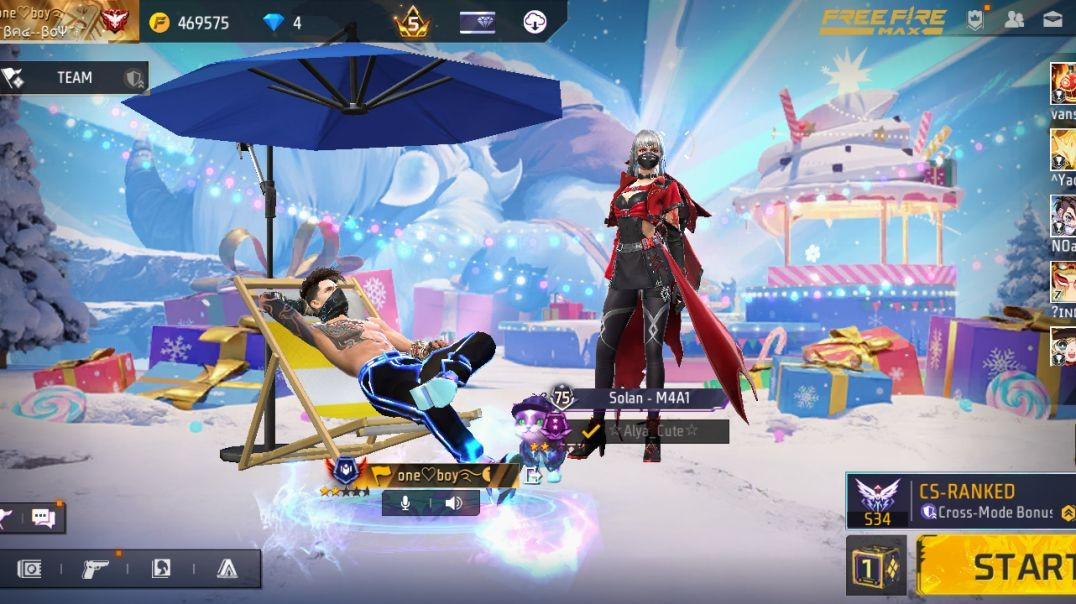The width and height of the screenshot is (1076, 604).
Task: Open the friends list icon
Action: point(1014,19)
